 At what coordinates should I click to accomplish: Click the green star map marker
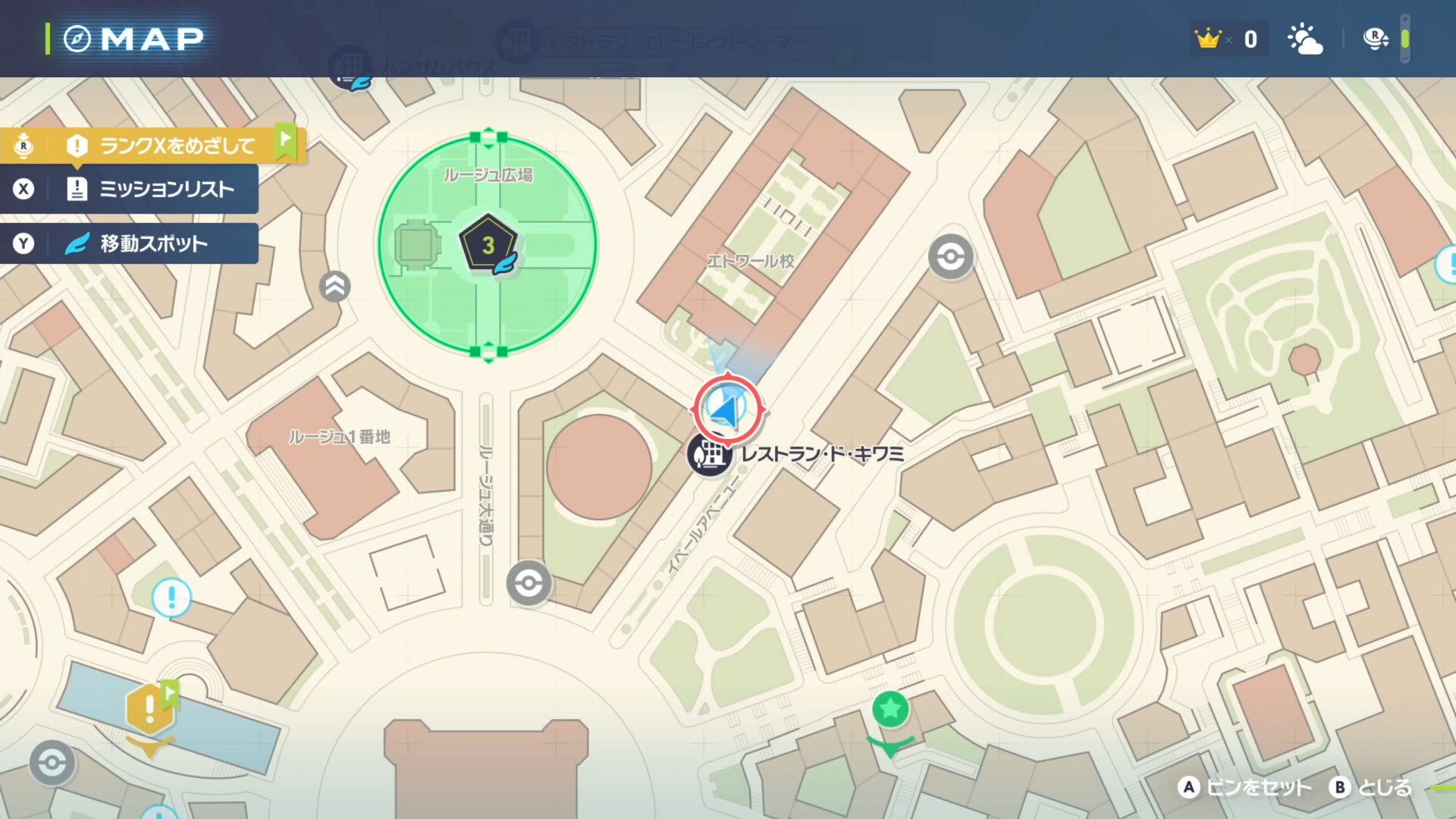coord(890,710)
